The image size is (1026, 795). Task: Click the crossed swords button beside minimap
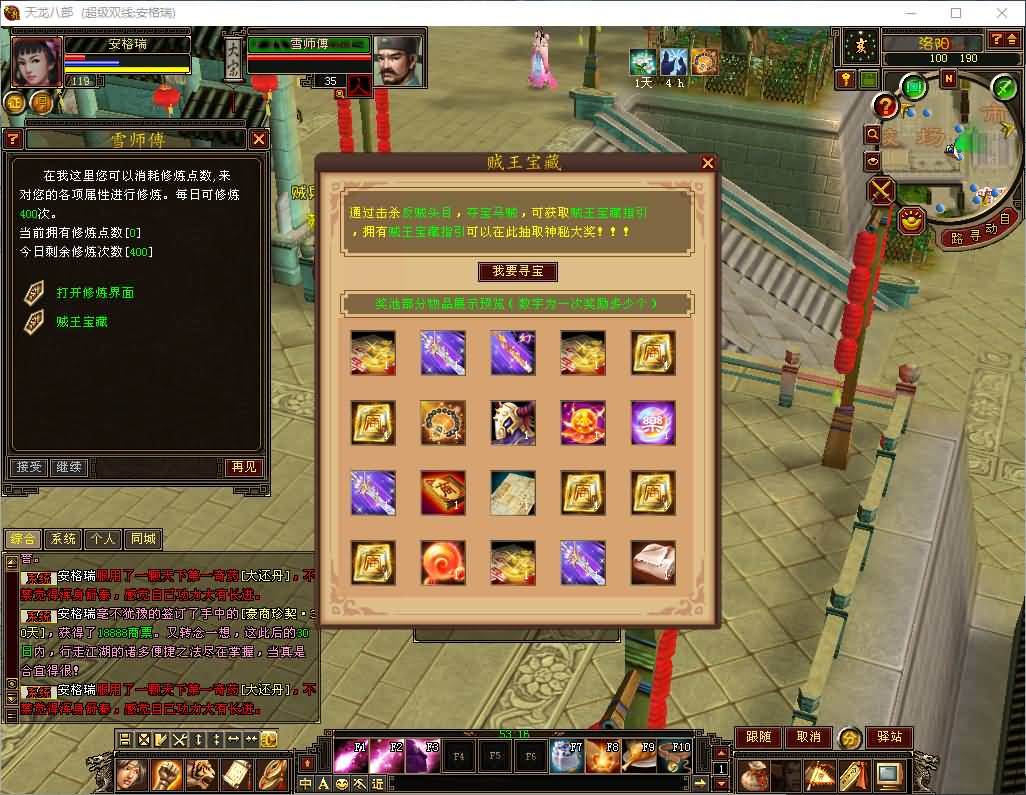[881, 190]
